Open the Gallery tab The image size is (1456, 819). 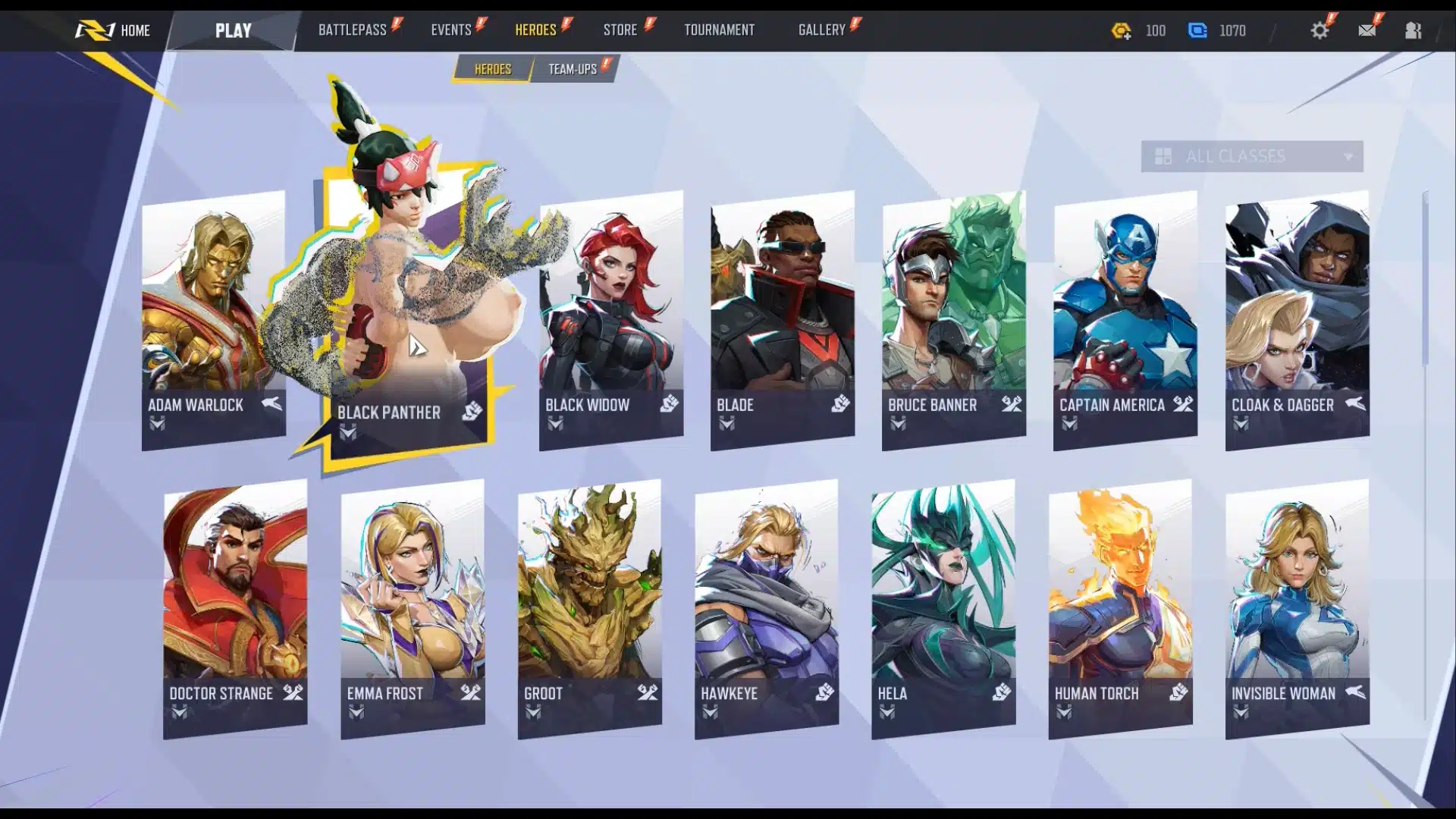pyautogui.click(x=821, y=30)
